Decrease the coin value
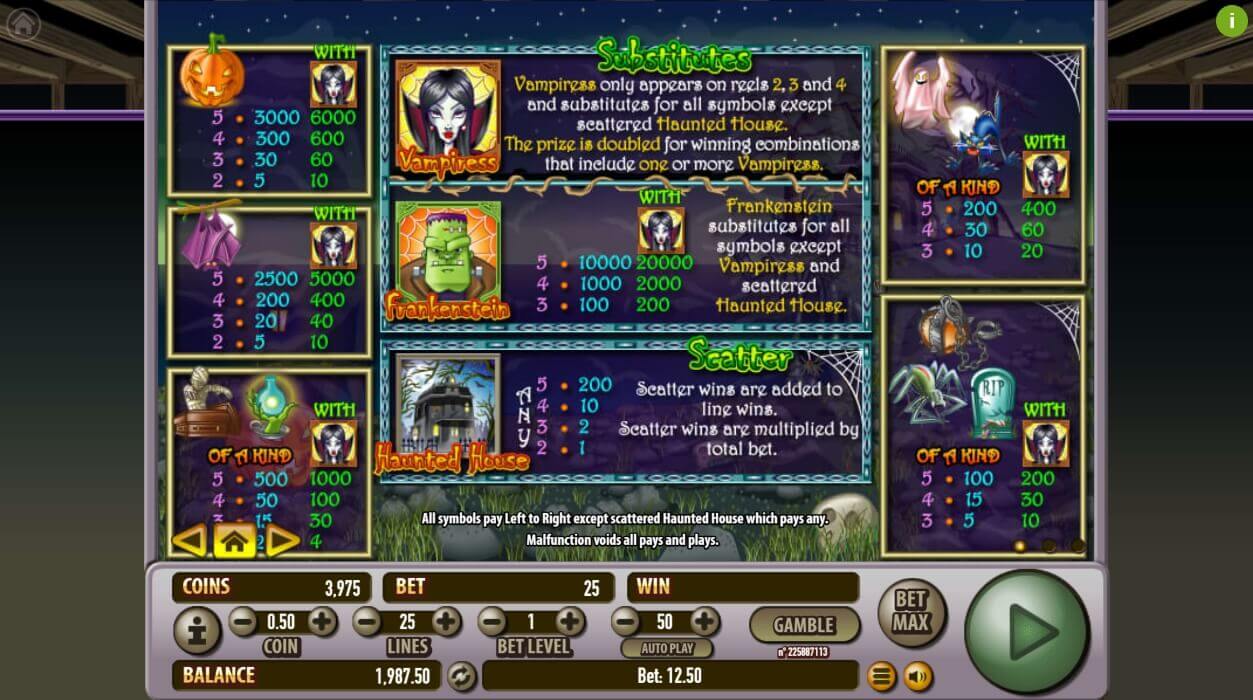This screenshot has width=1253, height=700. click(243, 622)
